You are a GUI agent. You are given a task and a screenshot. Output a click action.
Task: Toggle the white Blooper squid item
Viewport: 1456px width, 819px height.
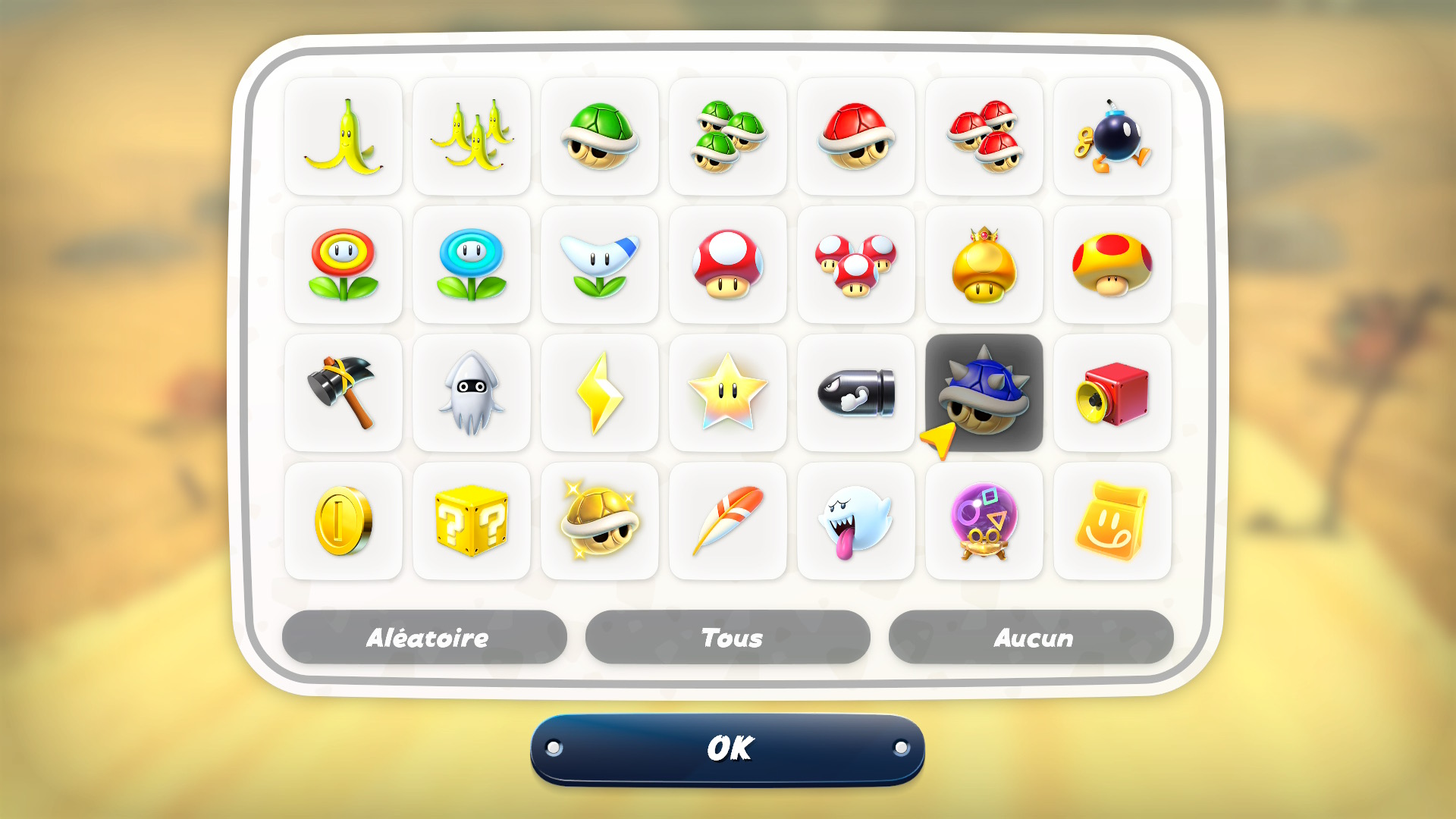tap(472, 393)
